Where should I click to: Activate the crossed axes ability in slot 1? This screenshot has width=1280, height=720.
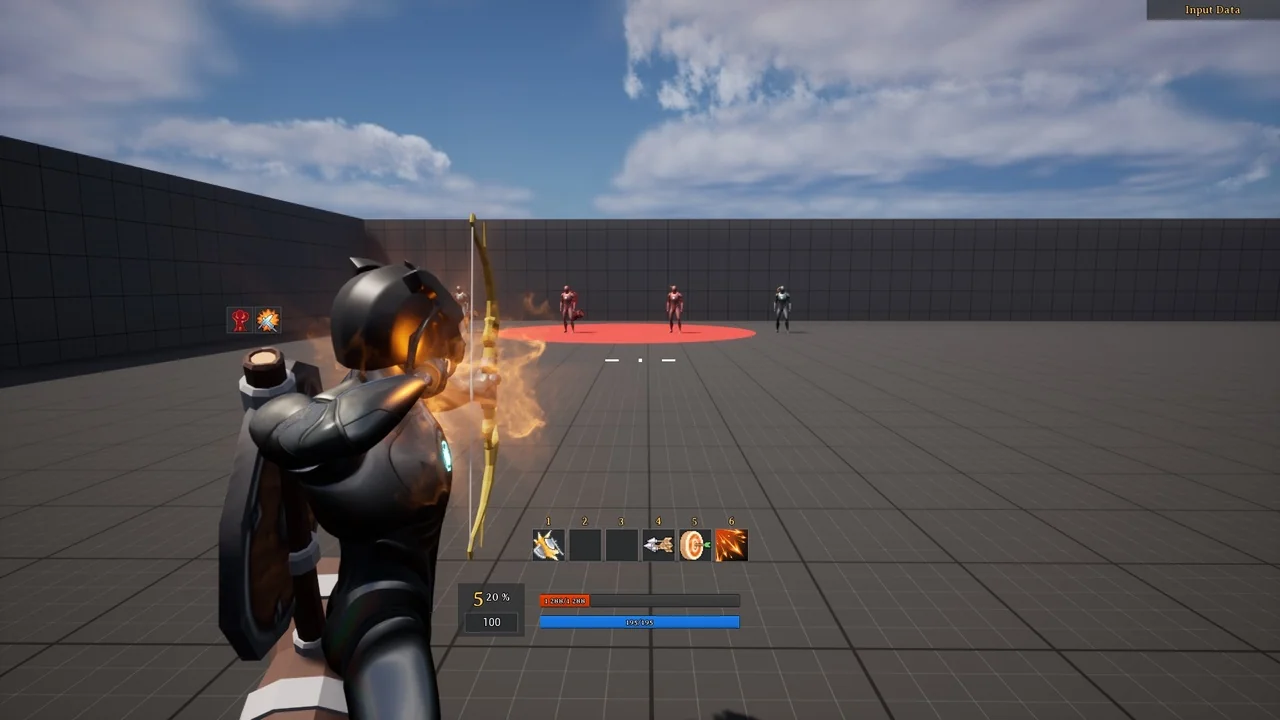pos(548,545)
